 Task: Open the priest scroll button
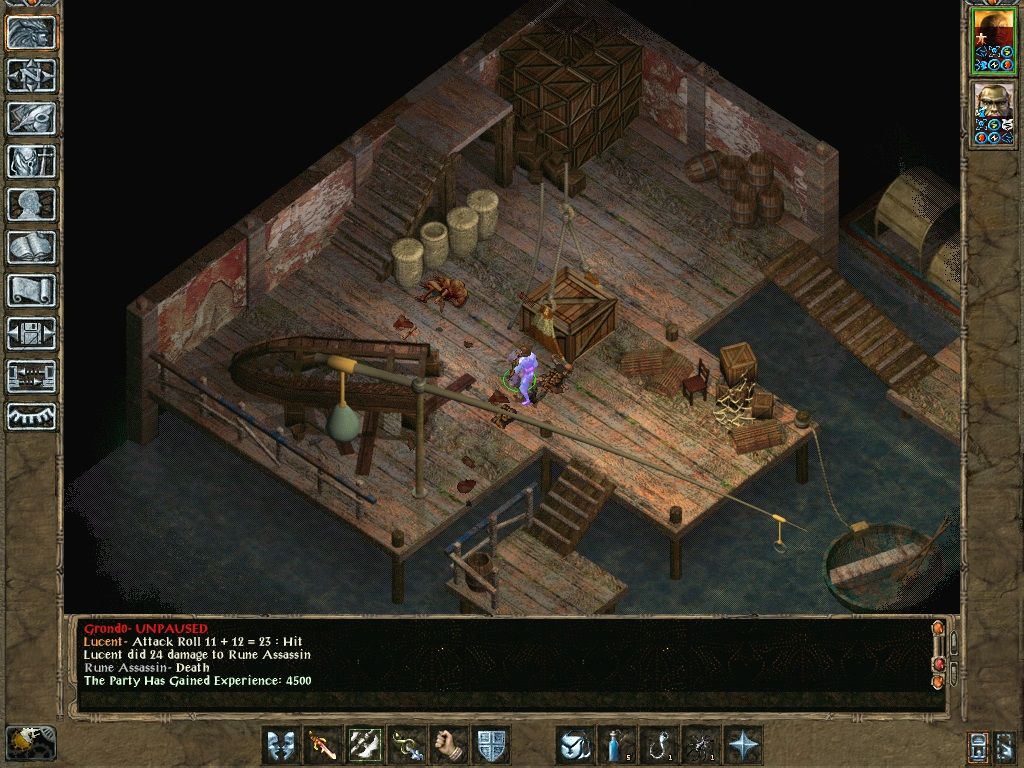click(x=31, y=290)
